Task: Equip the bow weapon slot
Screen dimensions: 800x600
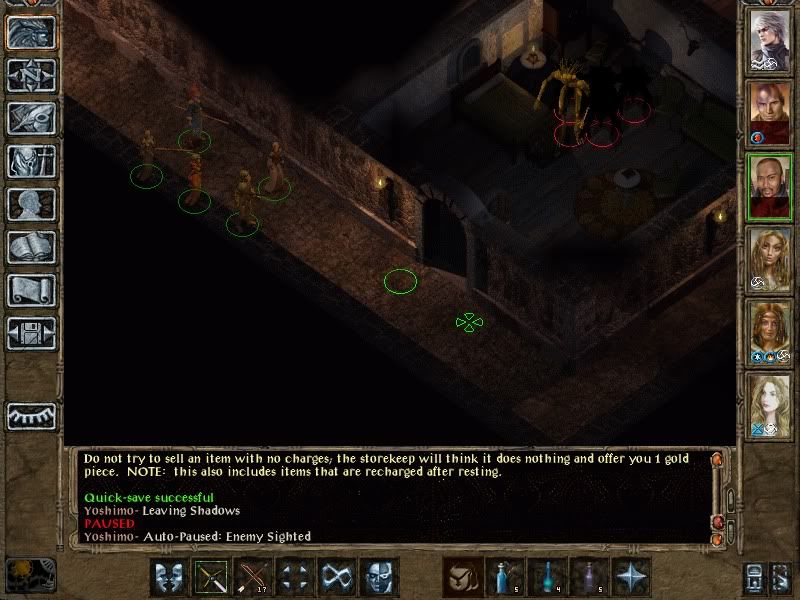Action: [x=254, y=577]
